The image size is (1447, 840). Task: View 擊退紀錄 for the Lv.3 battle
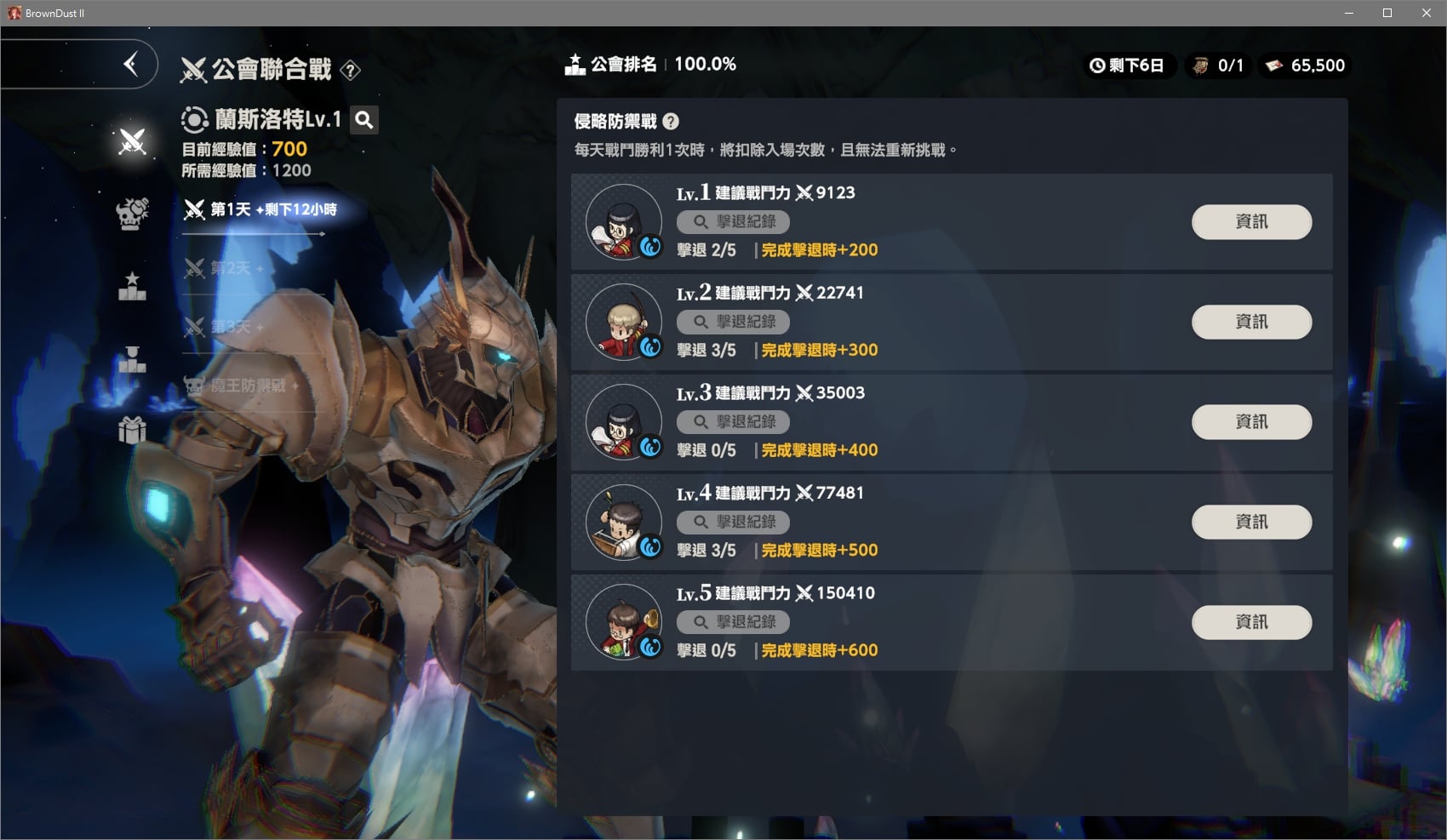[733, 422]
